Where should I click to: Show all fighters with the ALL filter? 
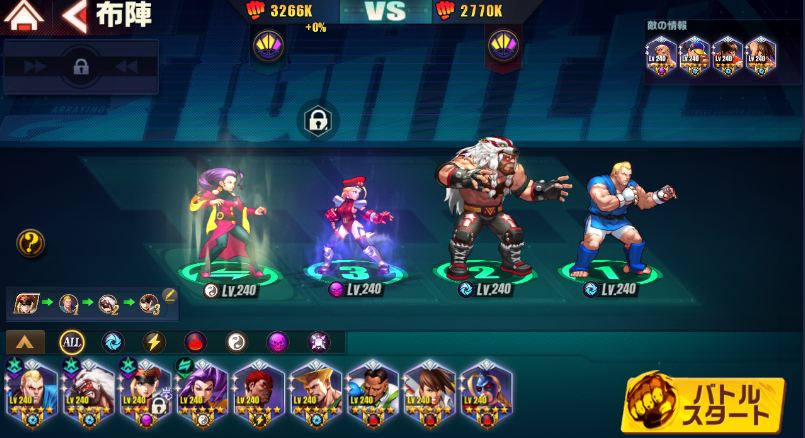coord(71,342)
